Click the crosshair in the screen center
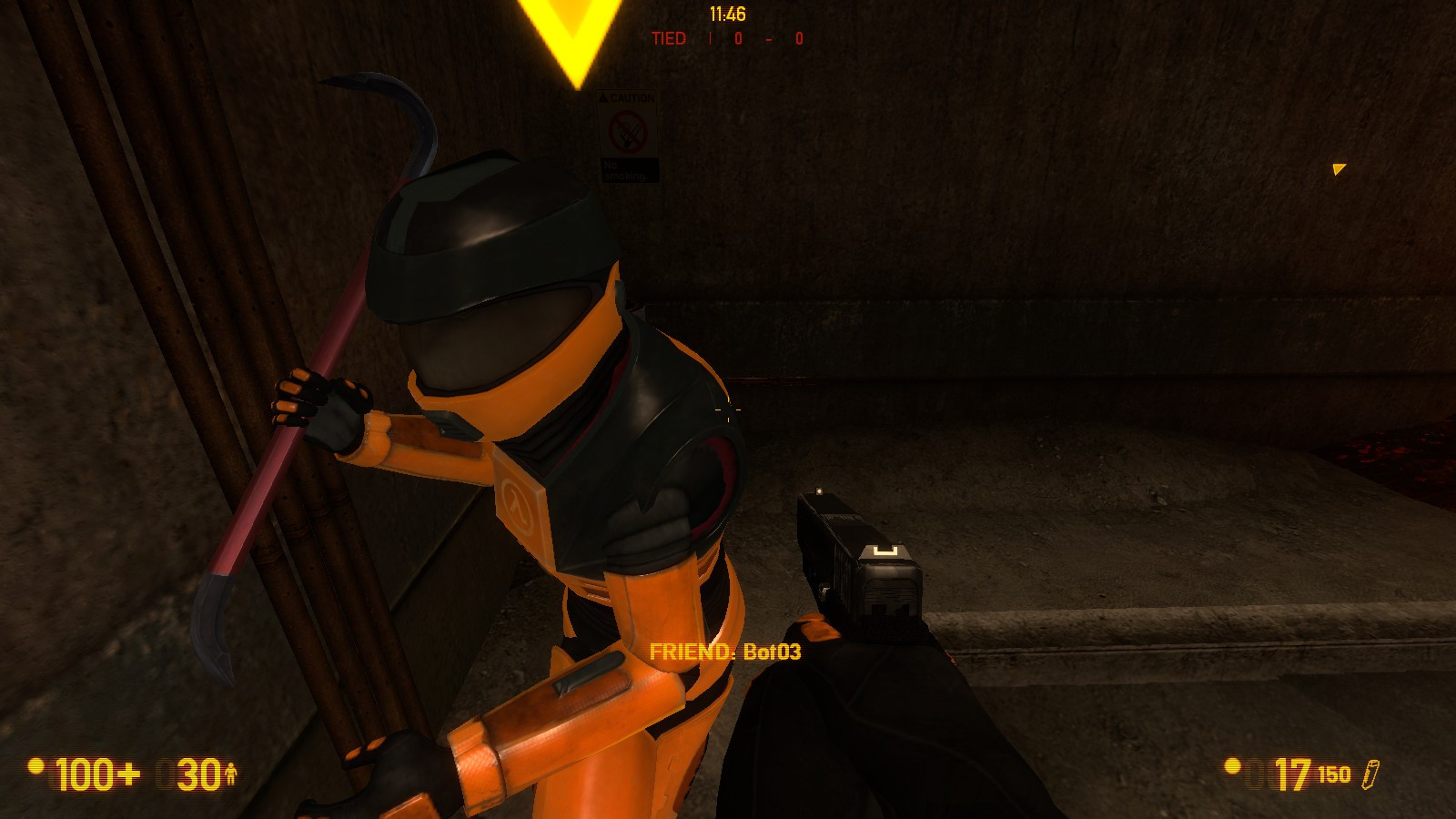Screen dimensions: 1456x819 tap(728, 411)
